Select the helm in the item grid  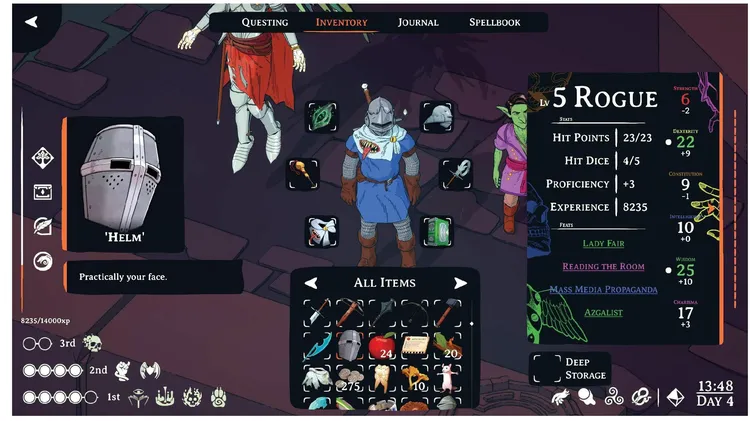click(348, 346)
